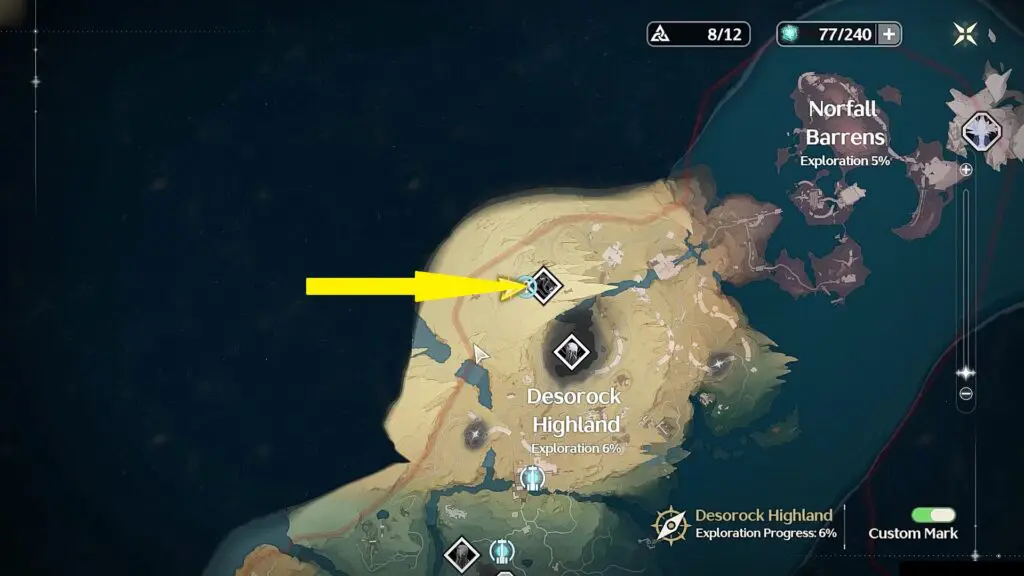Click the zoom slider's star handle
Viewport: 1024px width, 576px height.
point(966,373)
